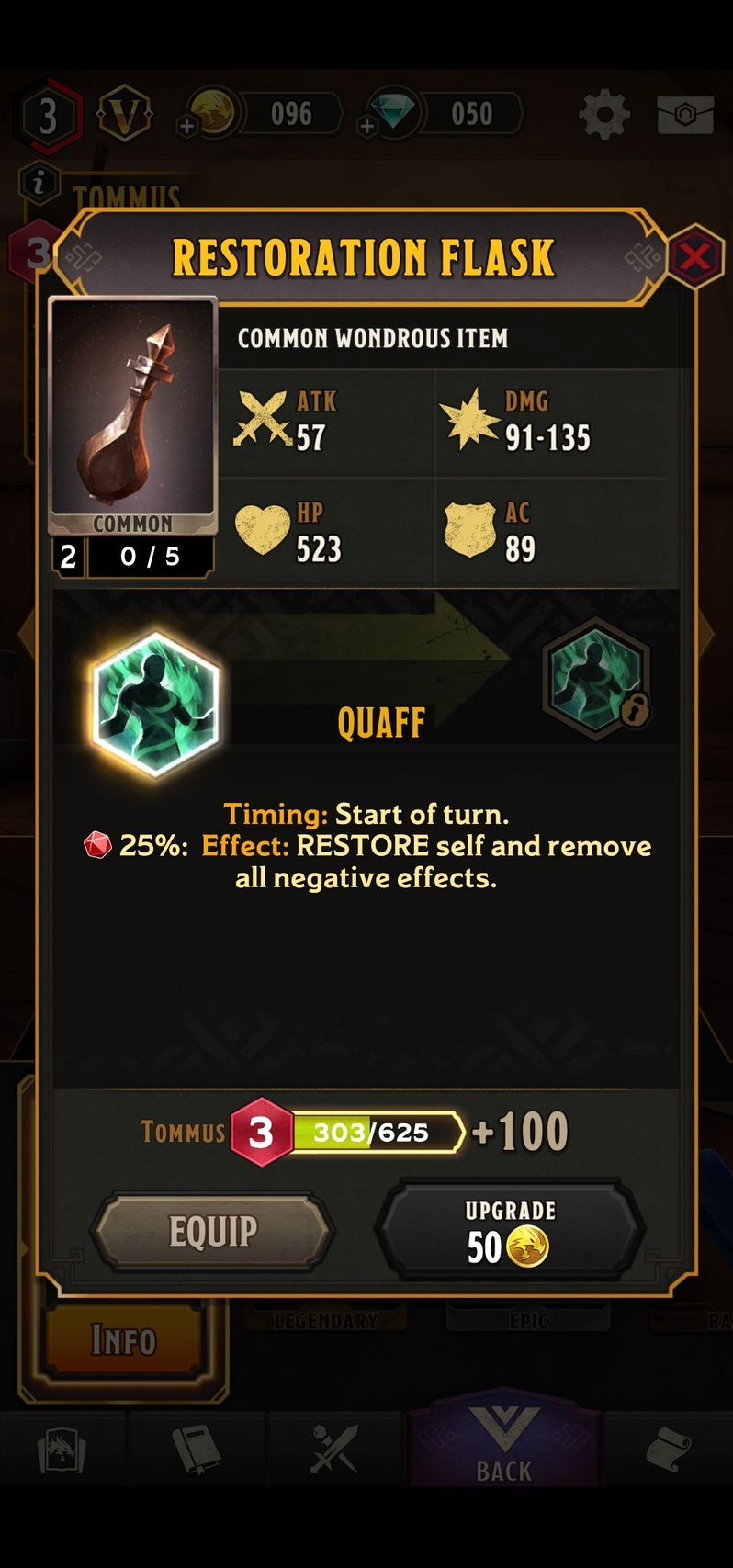Go back using the Back button
The width and height of the screenshot is (733, 1568).
(503, 1446)
